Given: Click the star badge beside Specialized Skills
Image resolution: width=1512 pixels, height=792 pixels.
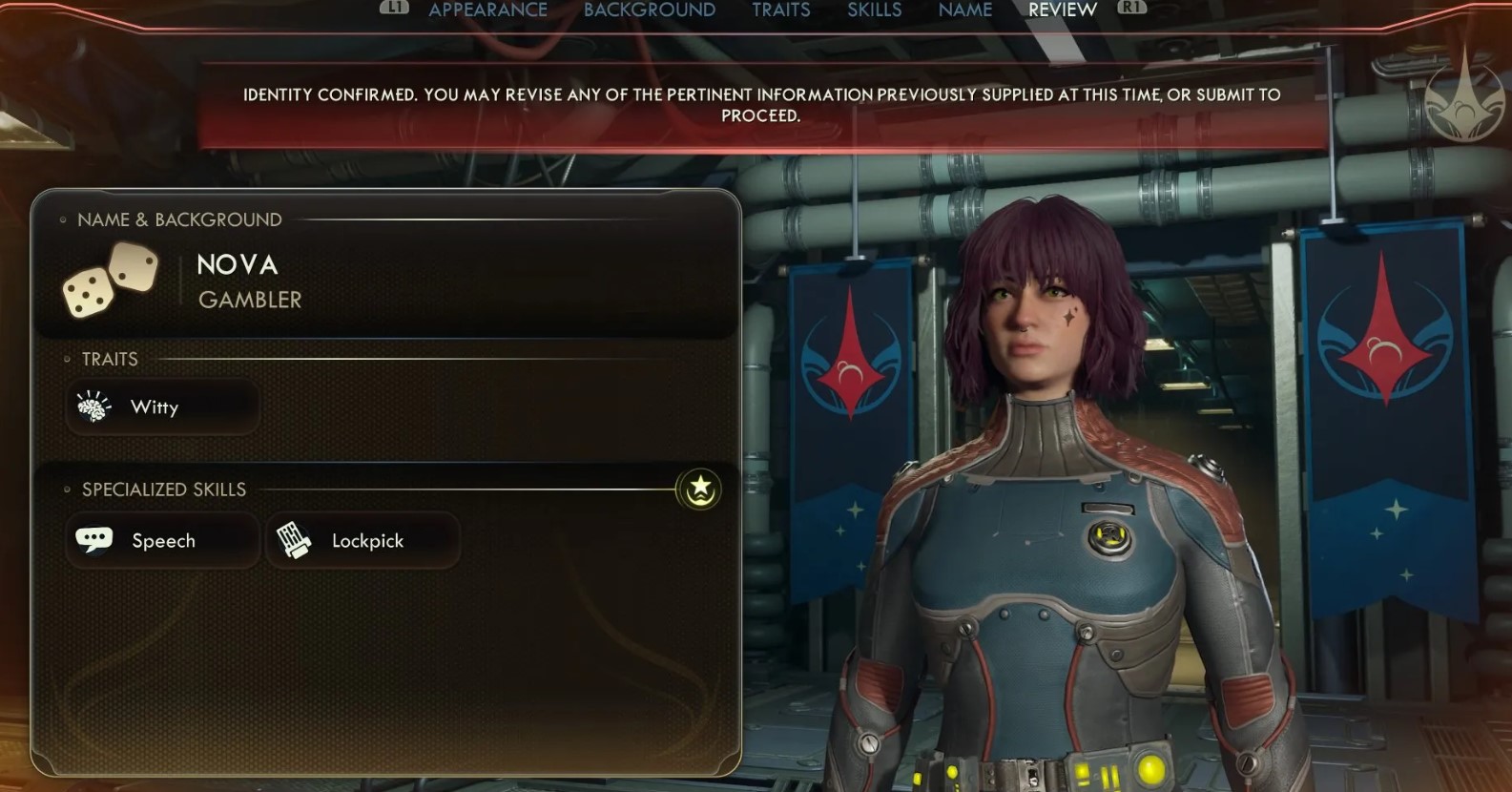Looking at the screenshot, I should coord(700,490).
